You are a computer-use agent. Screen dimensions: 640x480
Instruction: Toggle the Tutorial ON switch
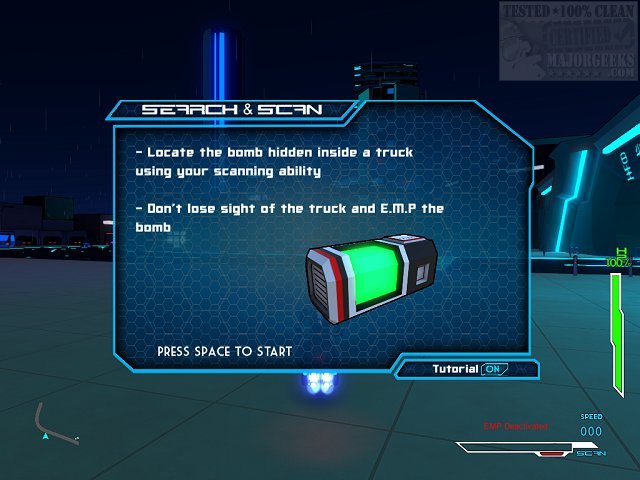coord(495,369)
